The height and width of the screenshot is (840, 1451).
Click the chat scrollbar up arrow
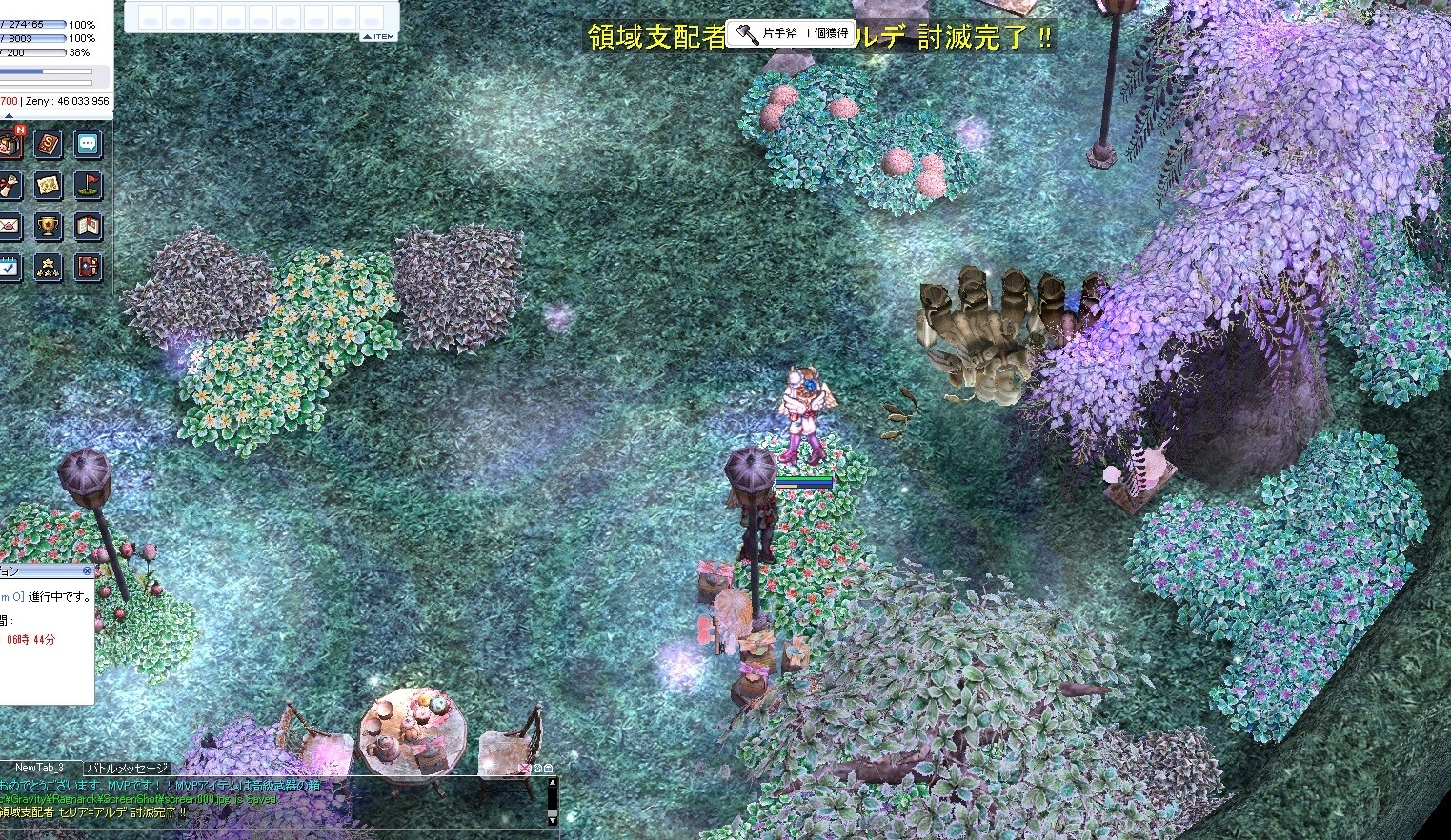(x=552, y=783)
